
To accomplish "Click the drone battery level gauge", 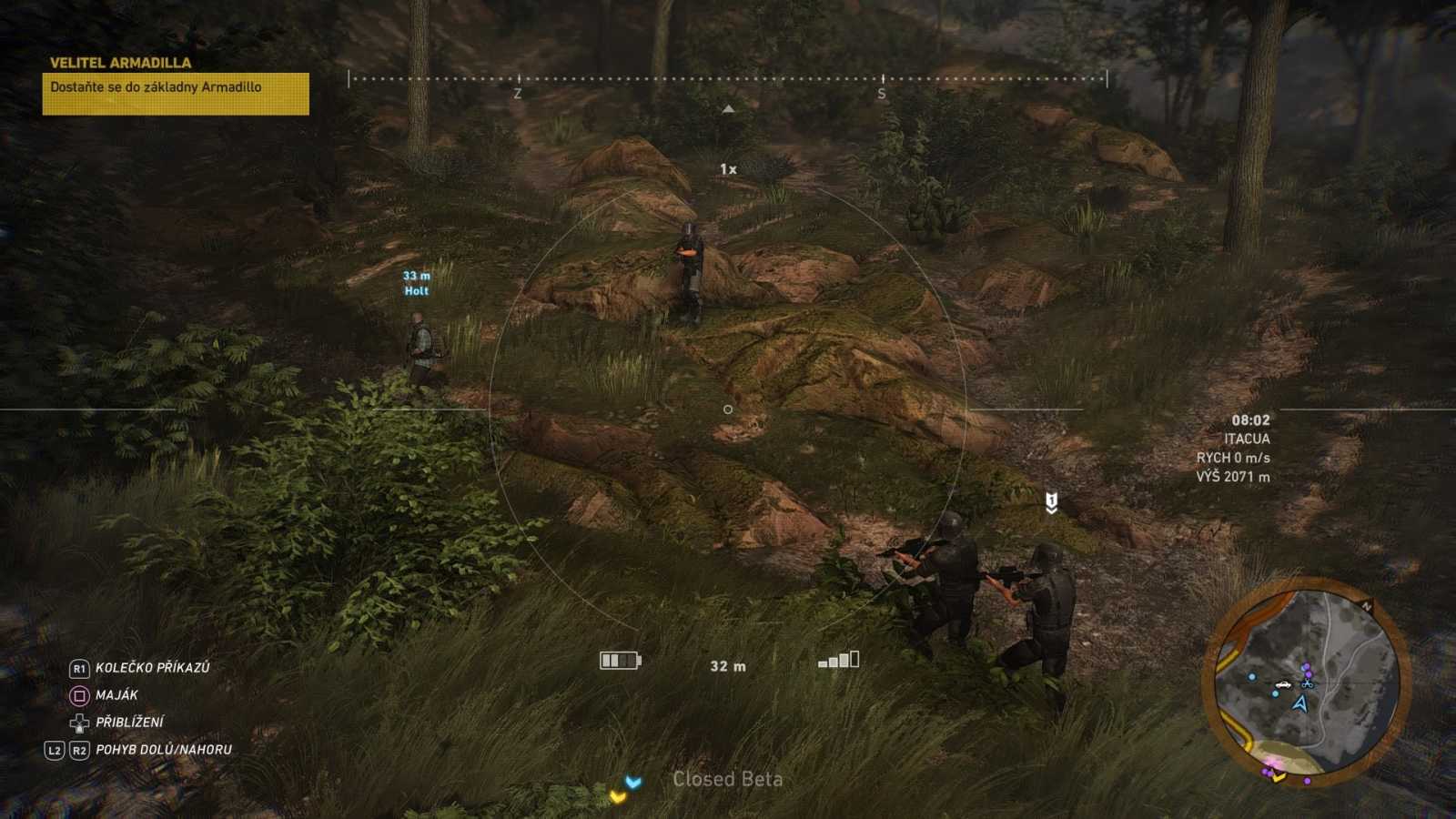I will pos(619,660).
